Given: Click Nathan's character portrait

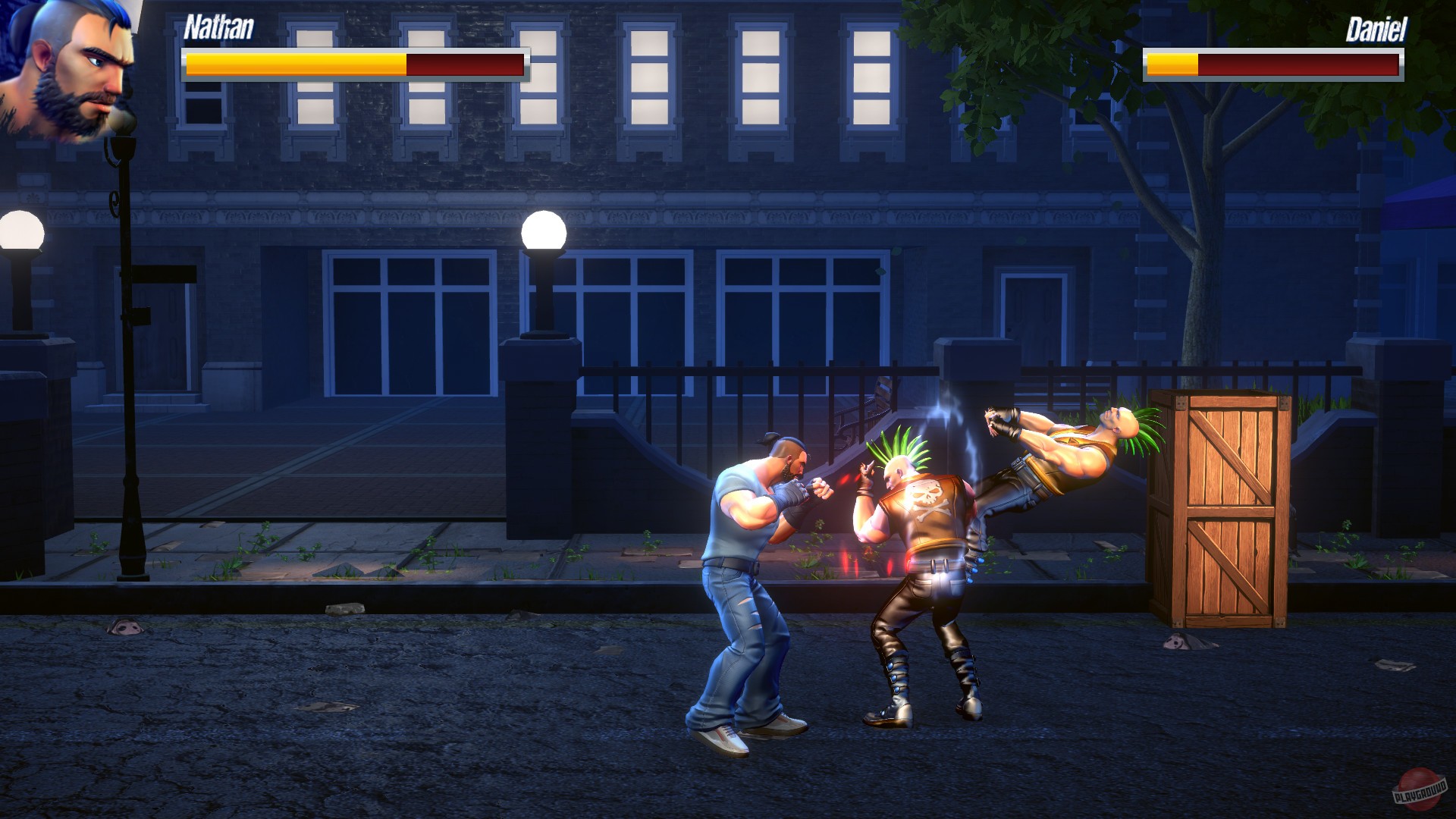Looking at the screenshot, I should click(72, 76).
